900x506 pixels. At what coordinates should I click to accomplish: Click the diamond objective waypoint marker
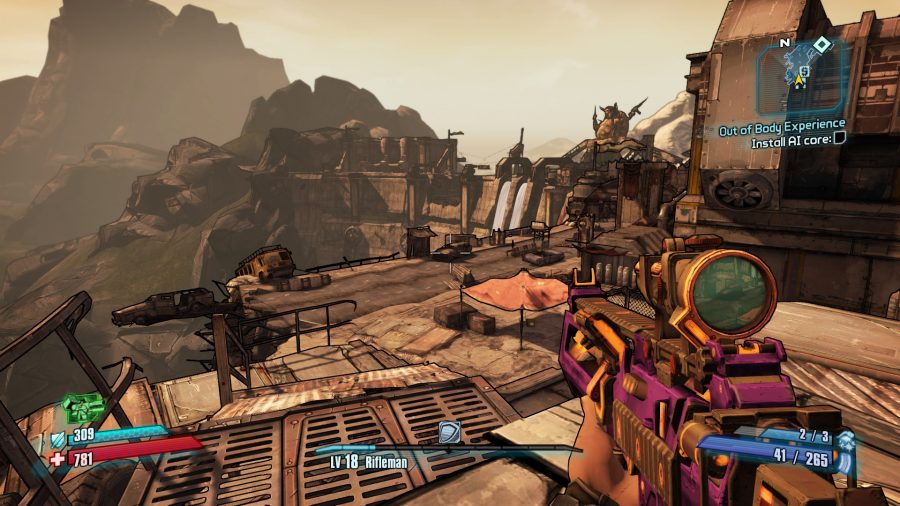pos(821,44)
